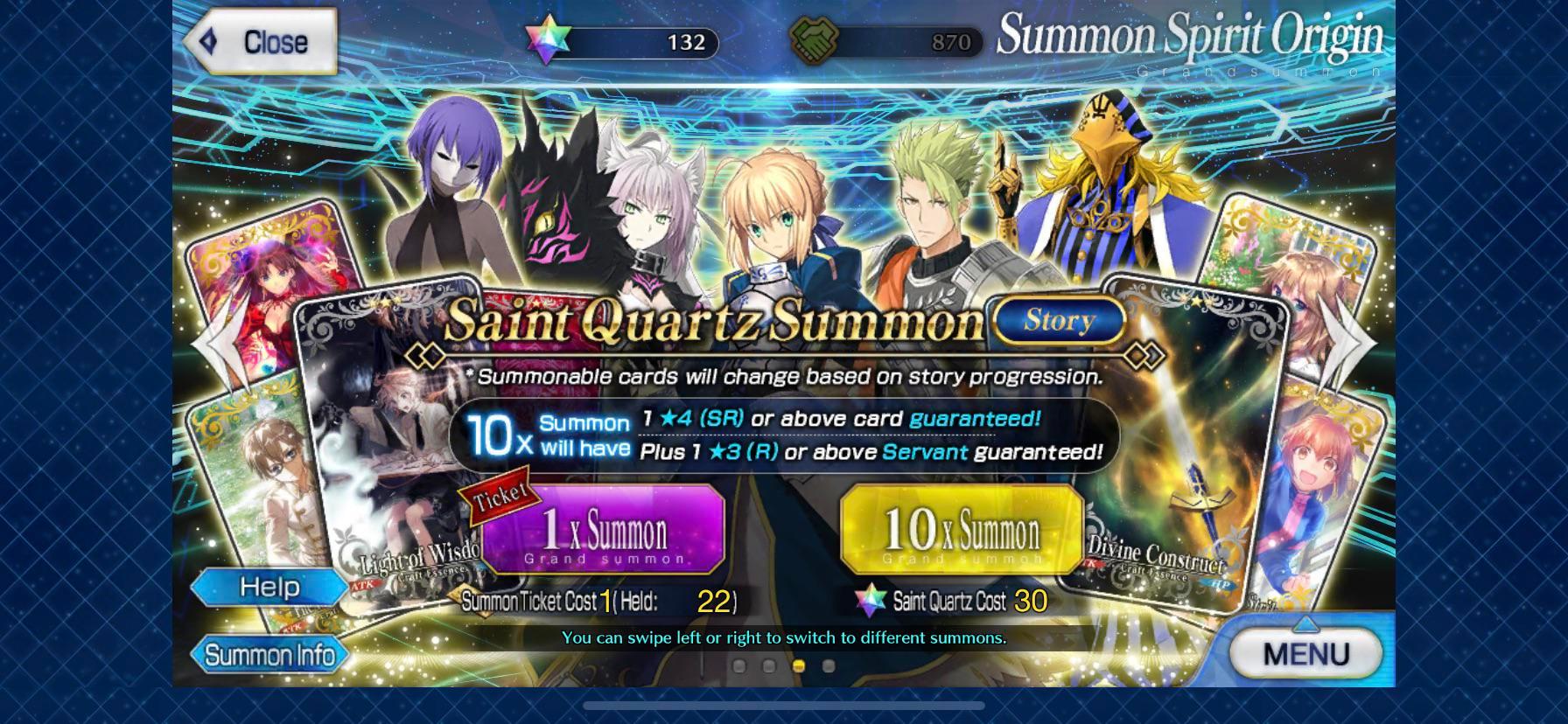This screenshot has height=724, width=1568.
Task: Open the MENU panel
Action: pyautogui.click(x=1305, y=653)
